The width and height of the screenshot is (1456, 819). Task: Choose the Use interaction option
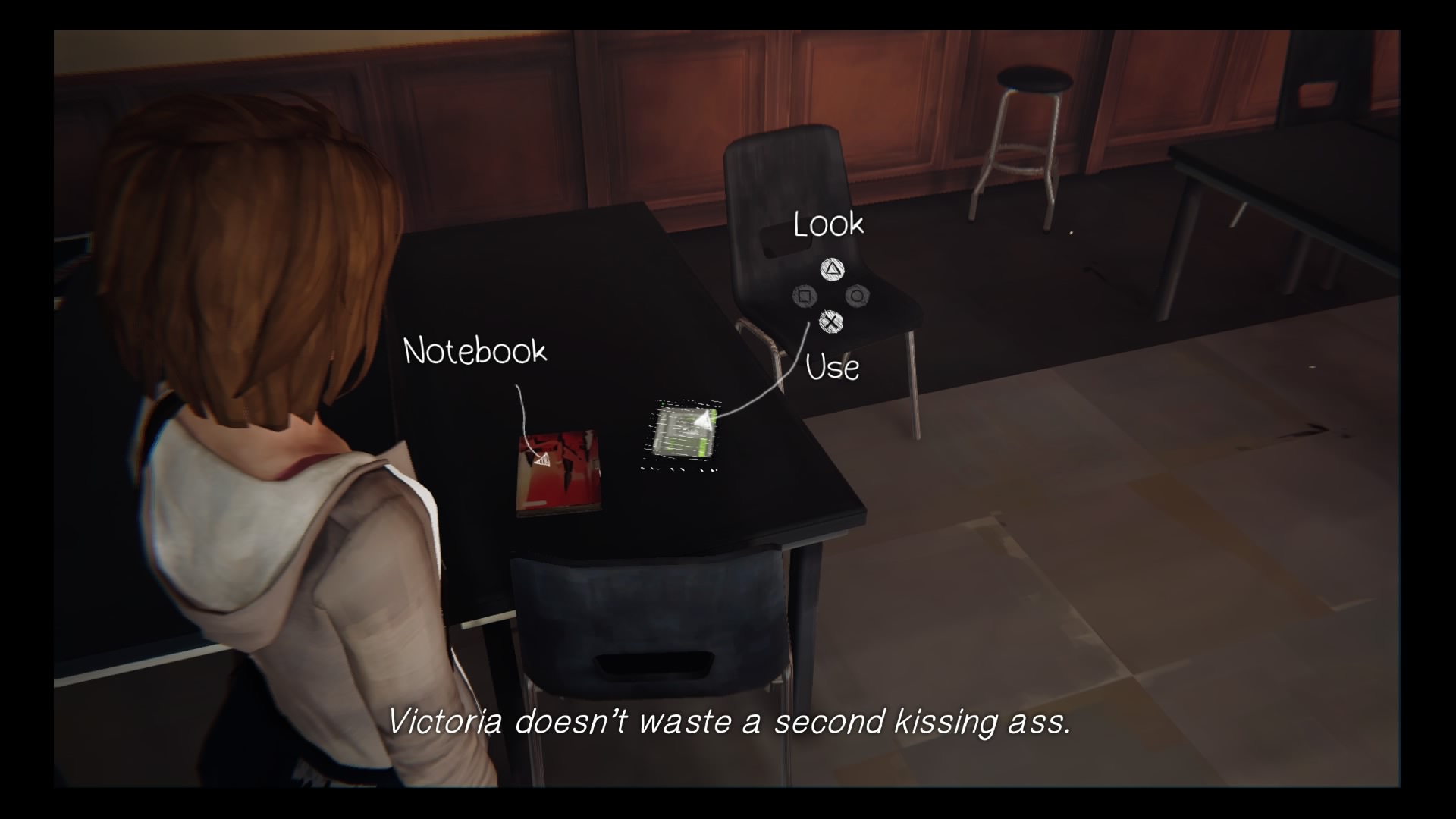point(832,367)
